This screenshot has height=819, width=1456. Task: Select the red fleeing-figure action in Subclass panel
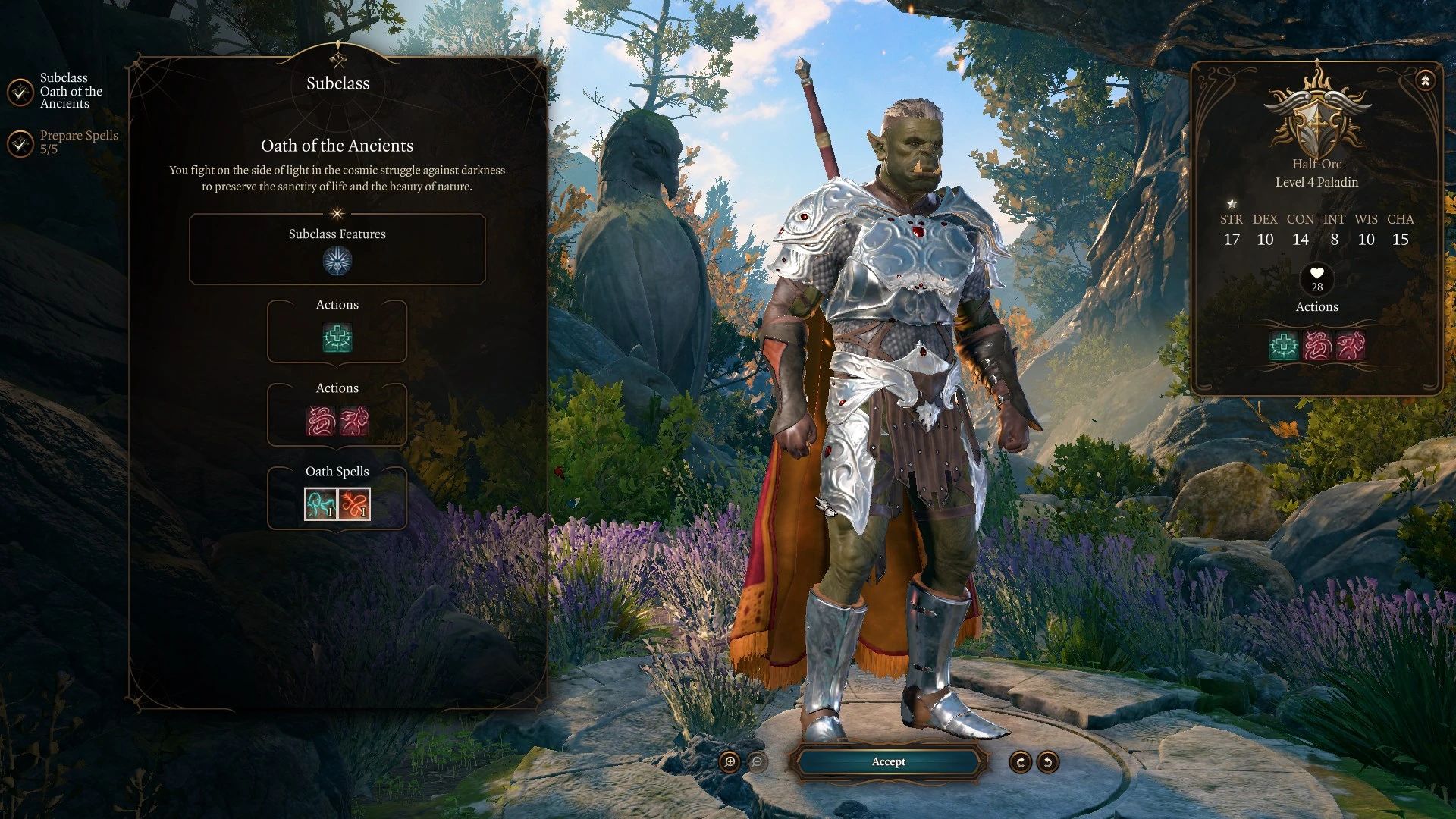pos(354,421)
